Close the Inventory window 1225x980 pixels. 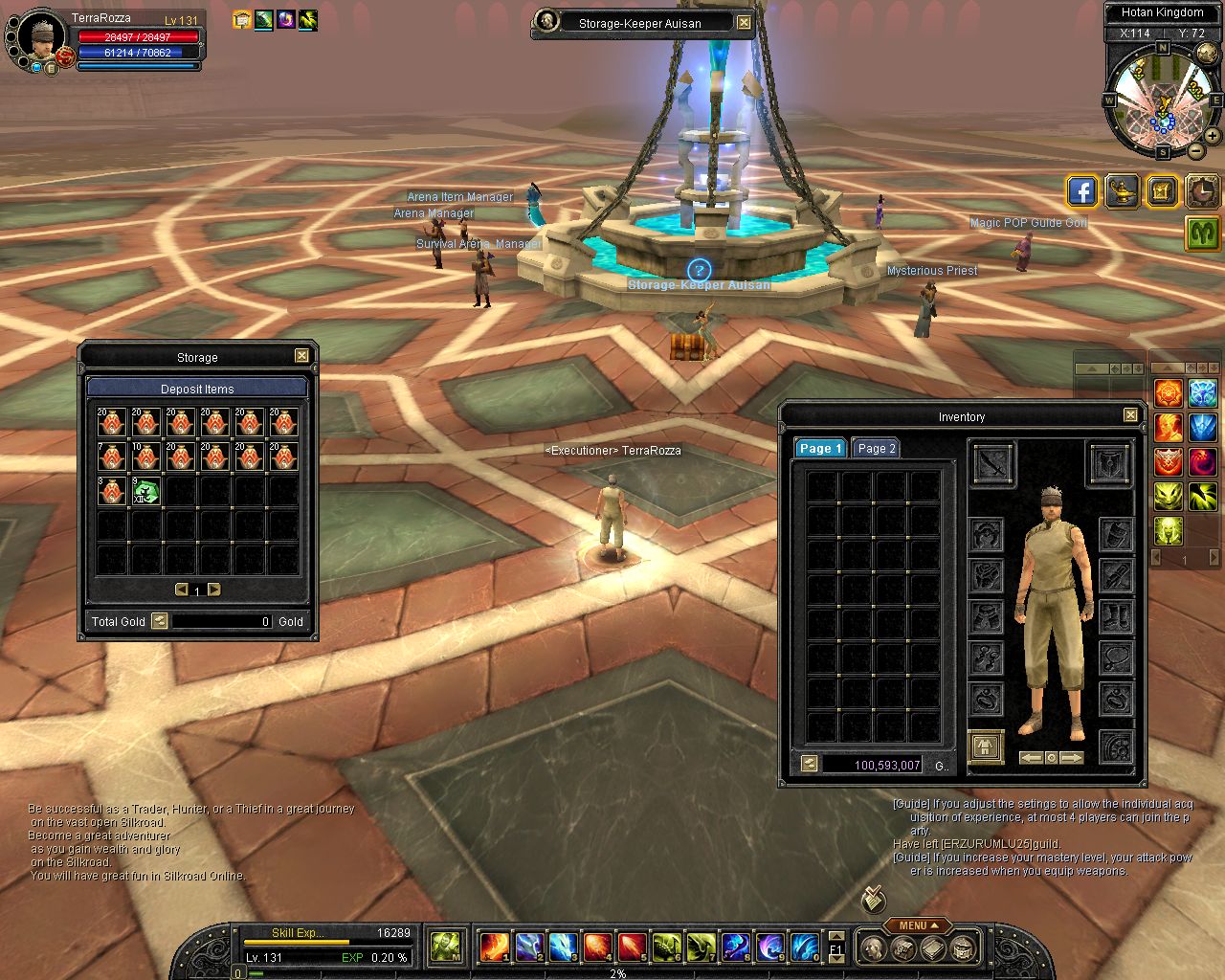[x=1130, y=415]
